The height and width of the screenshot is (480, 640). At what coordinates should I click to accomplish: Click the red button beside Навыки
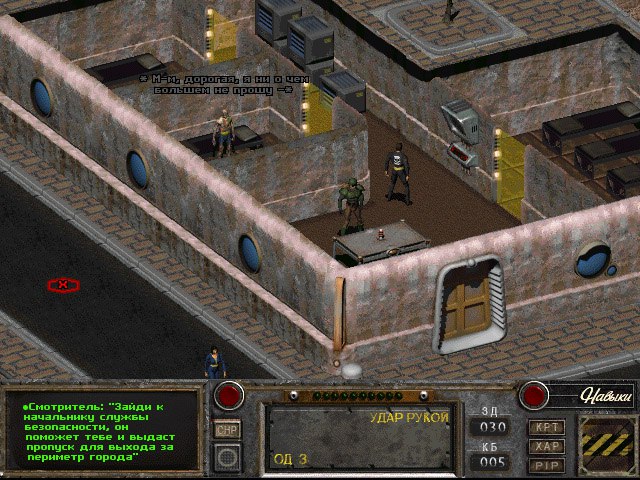point(533,395)
